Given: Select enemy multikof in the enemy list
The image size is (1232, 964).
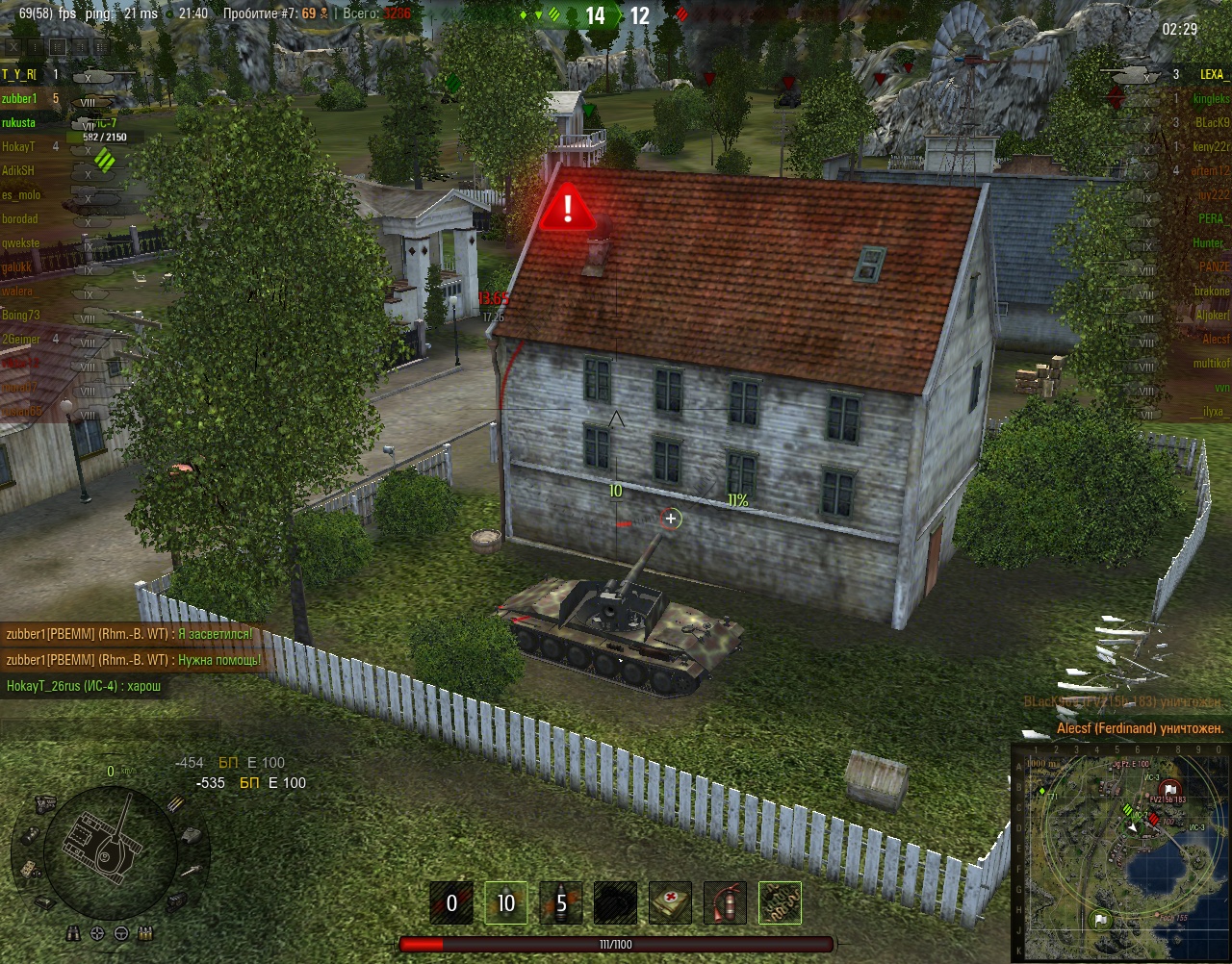Looking at the screenshot, I should 1211,363.
